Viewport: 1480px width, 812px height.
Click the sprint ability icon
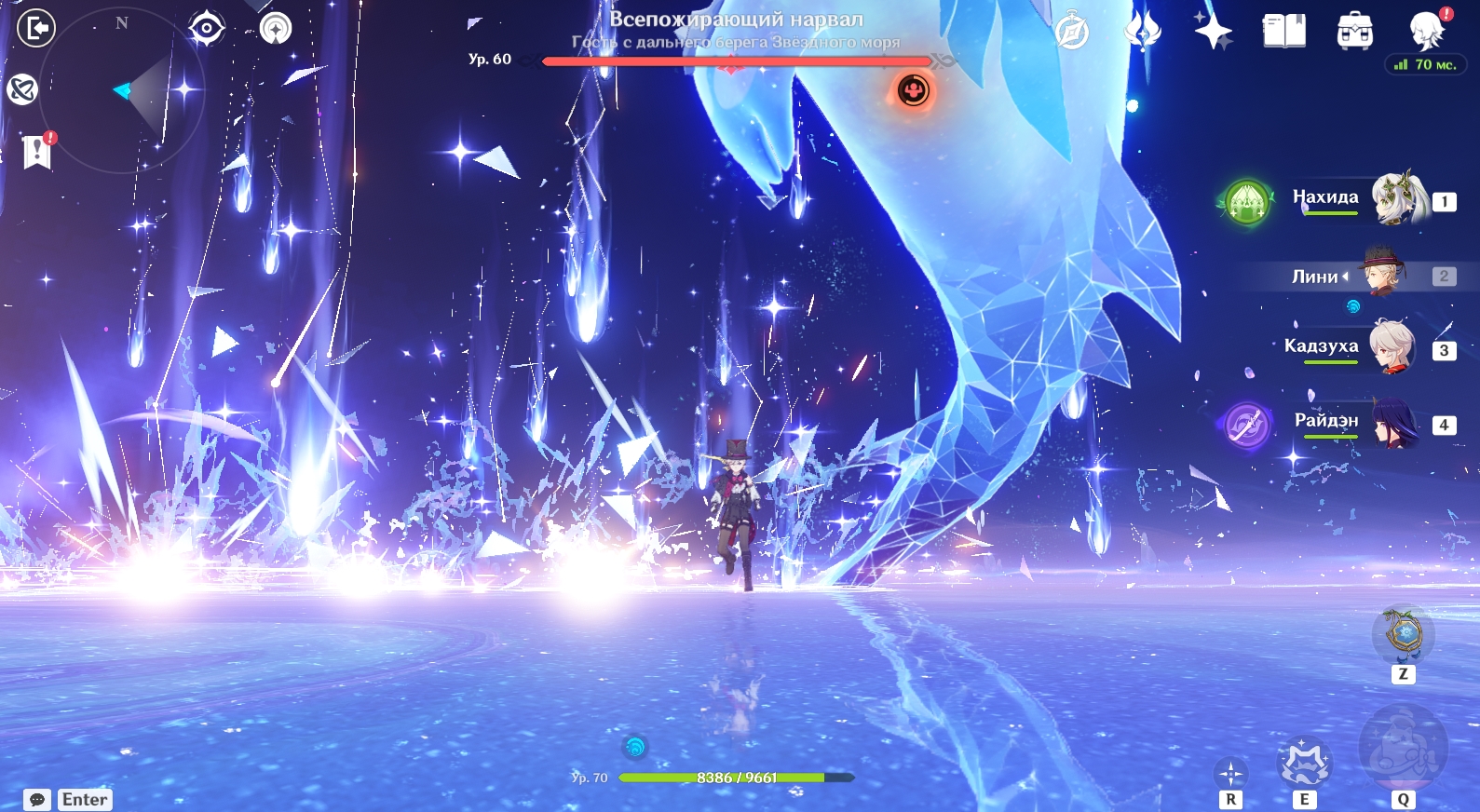tap(1230, 773)
